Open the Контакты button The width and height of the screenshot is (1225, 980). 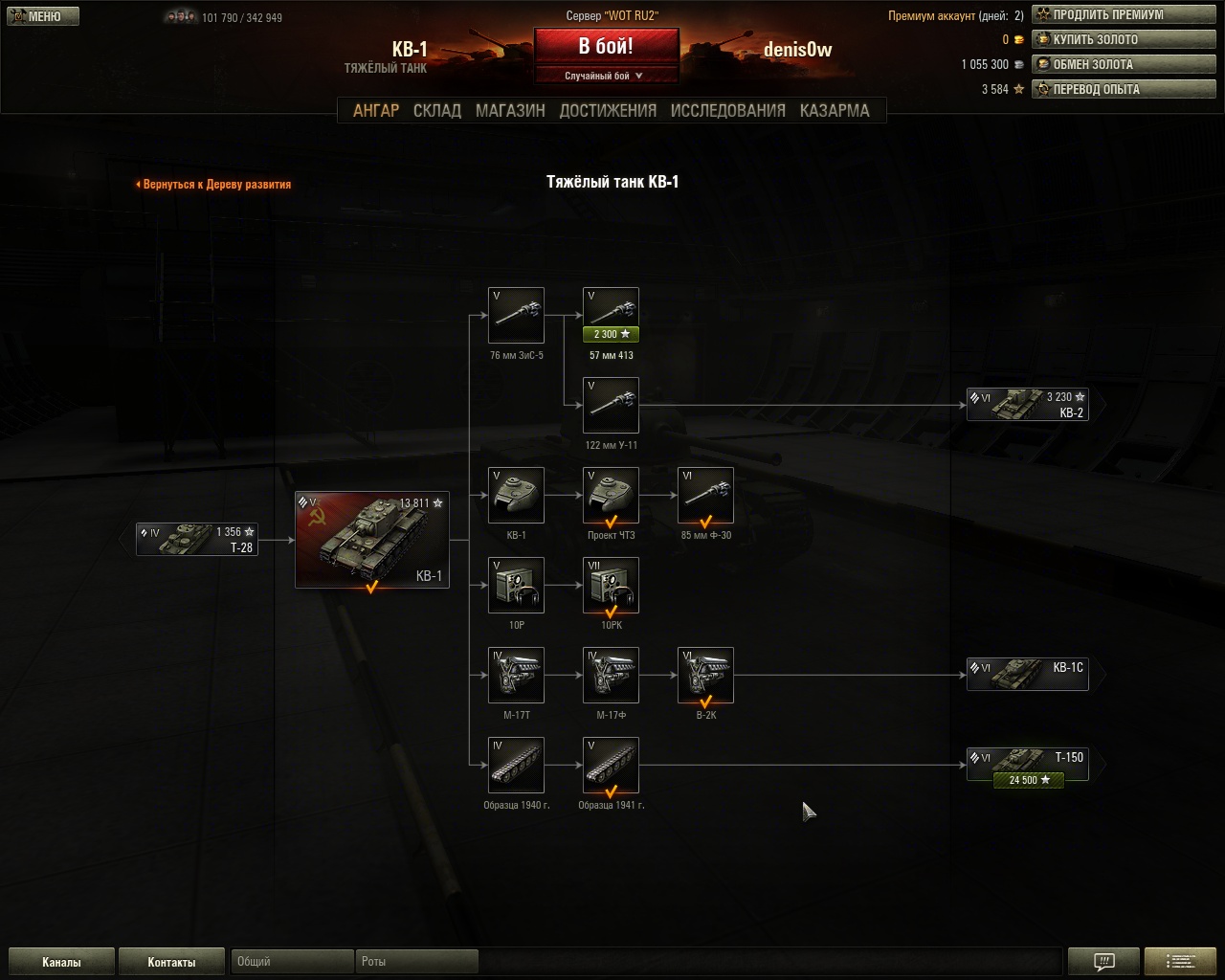[171, 962]
